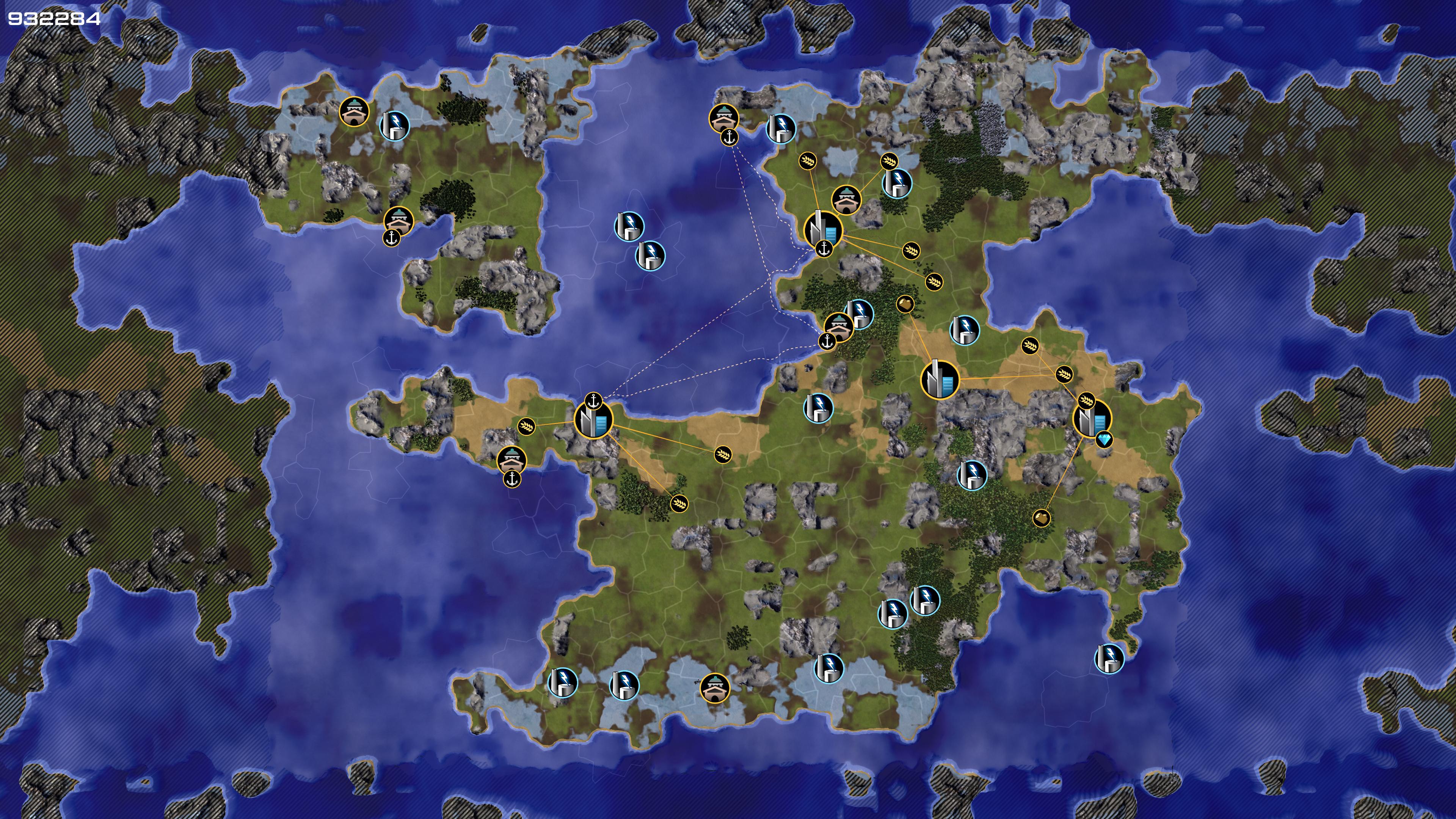This screenshot has width=1456, height=819.
Task: Select the city beside the diamond marker
Action: coord(1091,419)
